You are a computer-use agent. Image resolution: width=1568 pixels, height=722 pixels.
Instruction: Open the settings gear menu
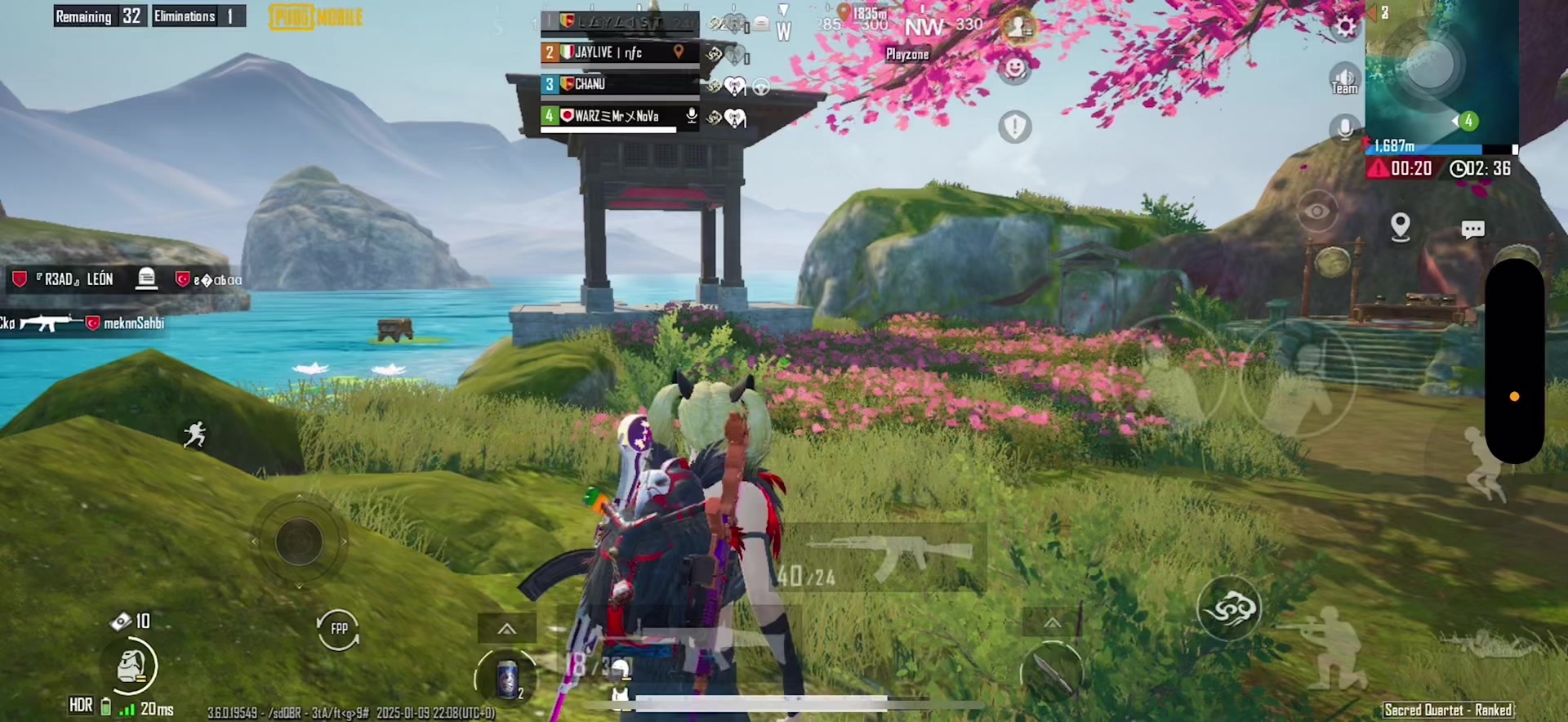[1345, 27]
